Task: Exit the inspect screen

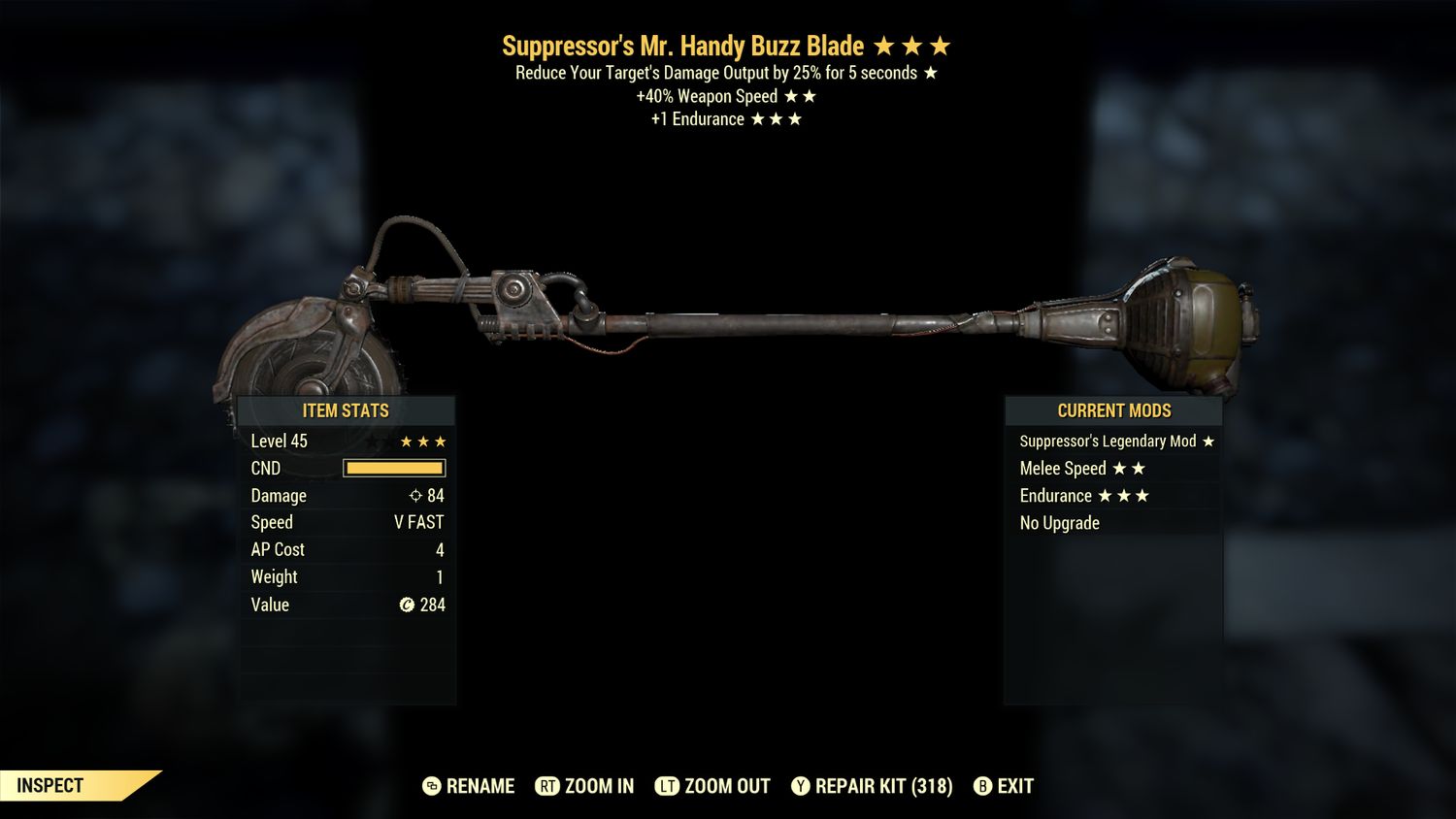Action: (x=1004, y=786)
